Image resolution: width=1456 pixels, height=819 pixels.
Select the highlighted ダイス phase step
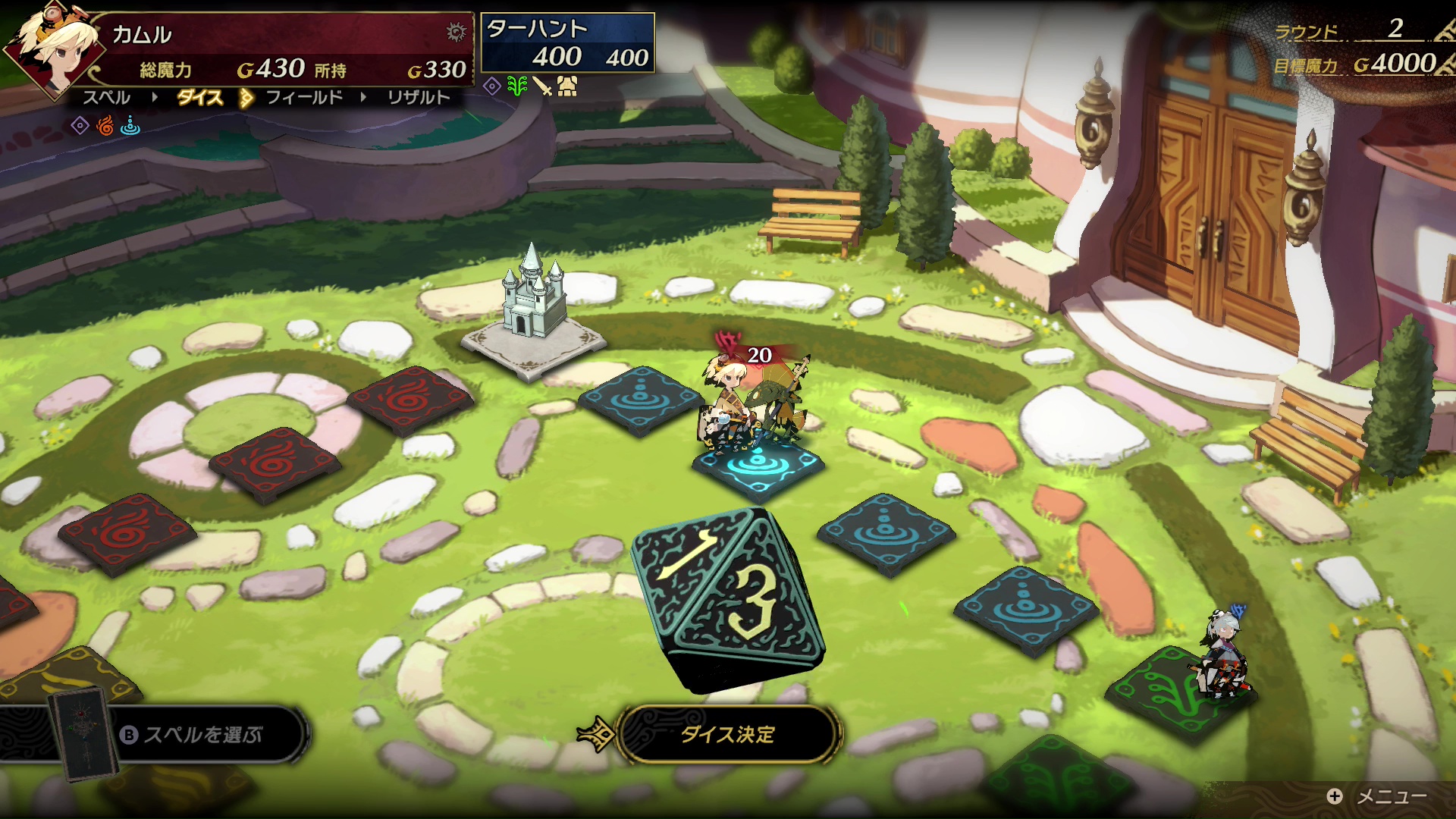click(x=199, y=98)
